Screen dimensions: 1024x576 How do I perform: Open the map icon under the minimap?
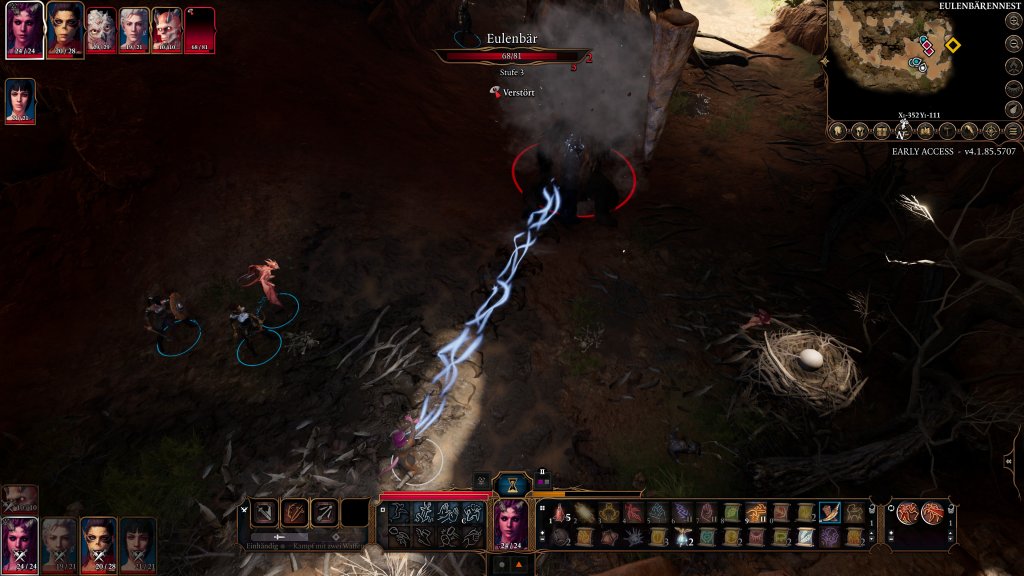click(x=924, y=131)
